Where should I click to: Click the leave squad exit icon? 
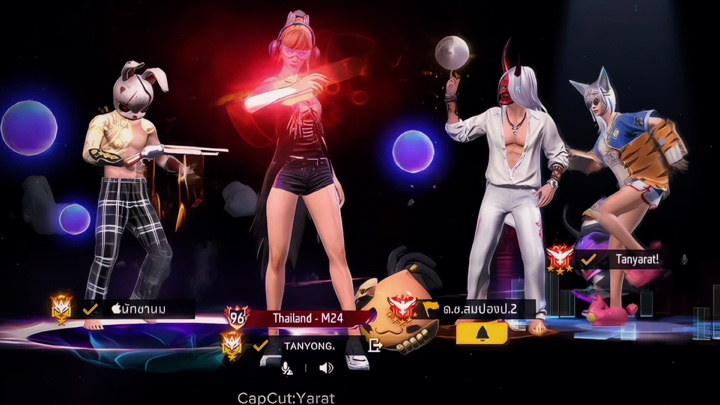click(375, 345)
